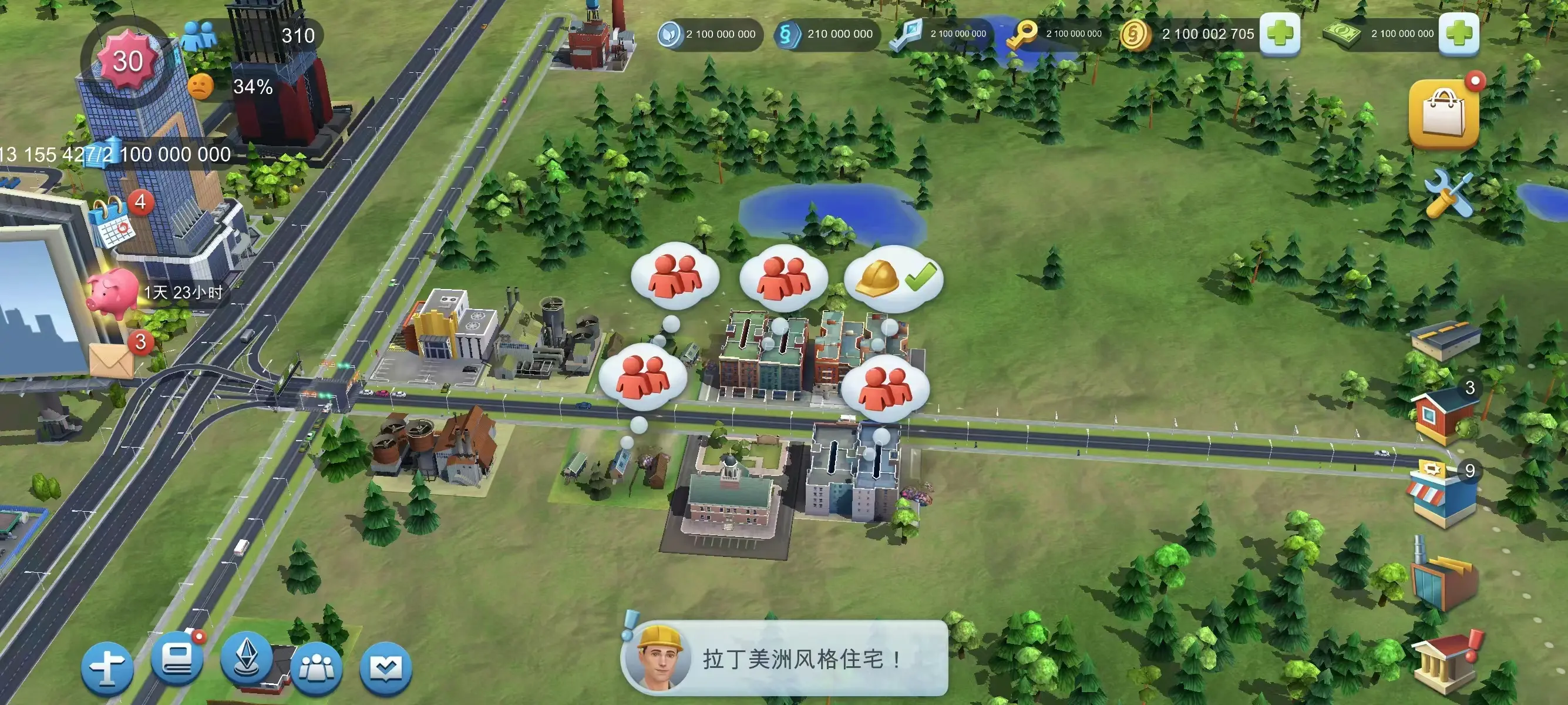Open the pink piggy bank offer

point(113,293)
